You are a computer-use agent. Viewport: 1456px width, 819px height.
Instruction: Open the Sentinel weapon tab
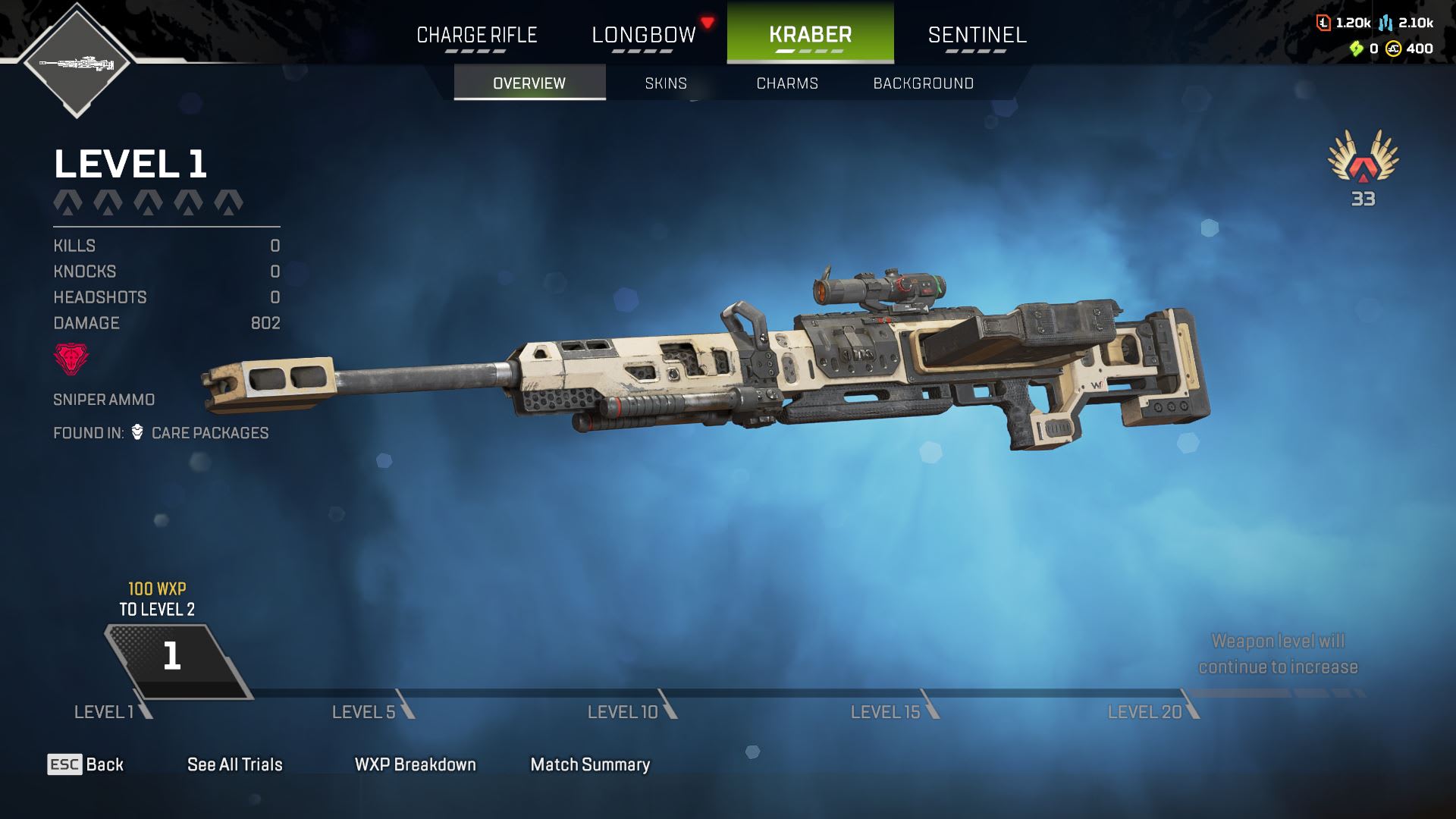coord(977,35)
